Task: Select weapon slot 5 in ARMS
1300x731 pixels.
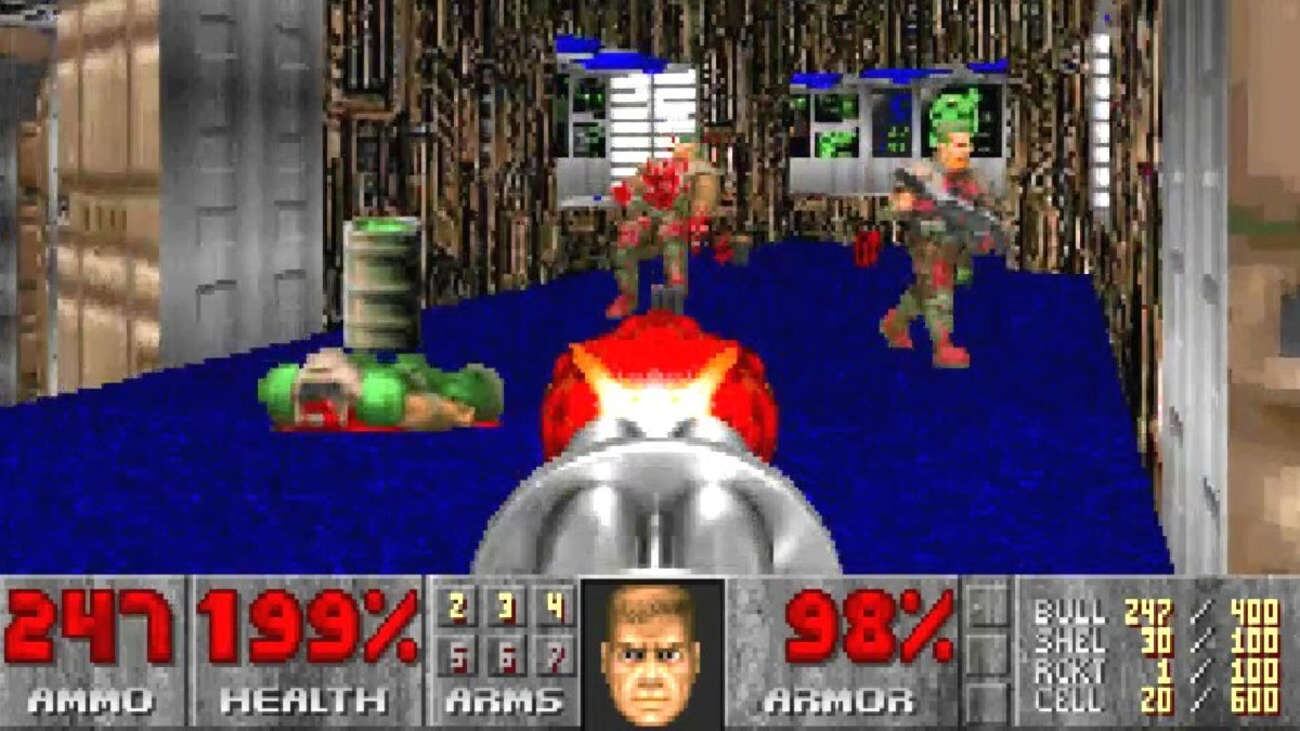Action: (457, 655)
